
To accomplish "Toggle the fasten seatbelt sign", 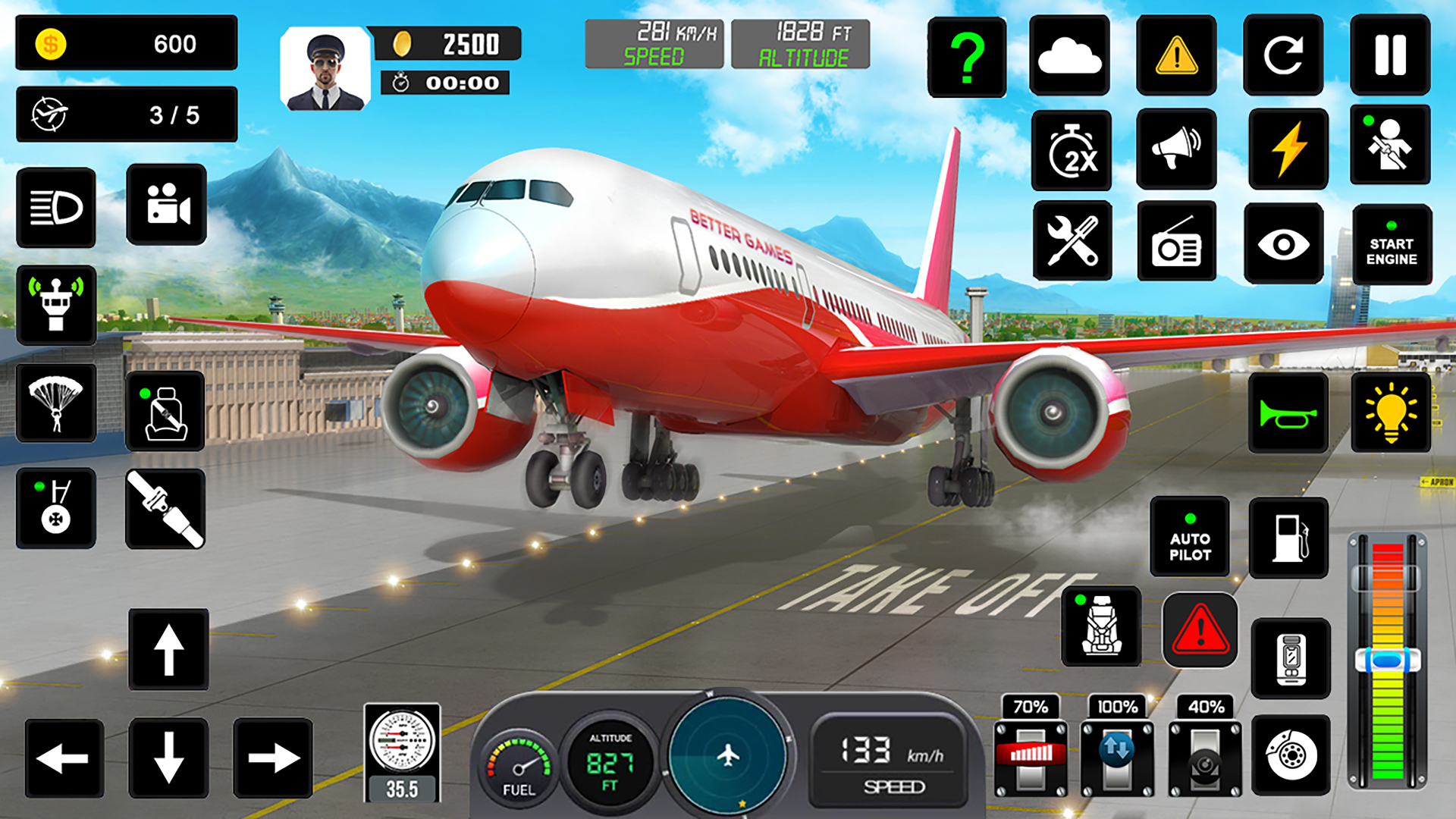I will click(x=167, y=409).
